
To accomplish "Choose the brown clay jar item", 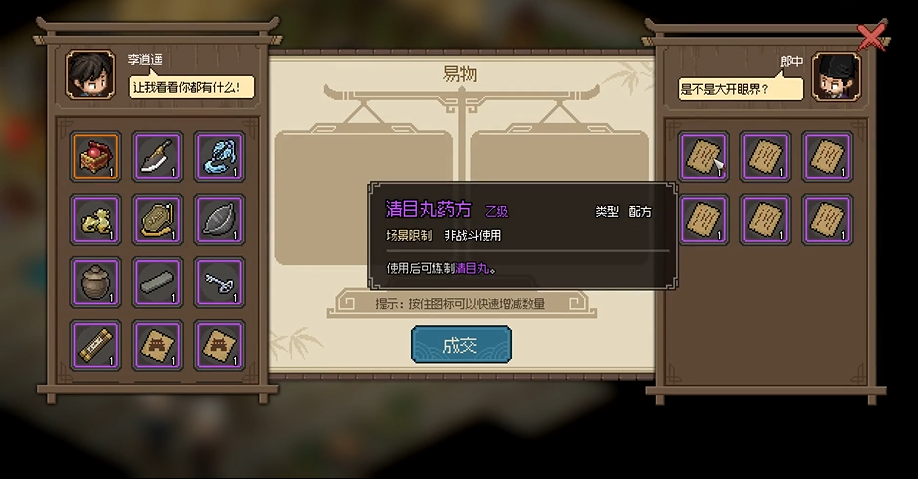I will 96,282.
